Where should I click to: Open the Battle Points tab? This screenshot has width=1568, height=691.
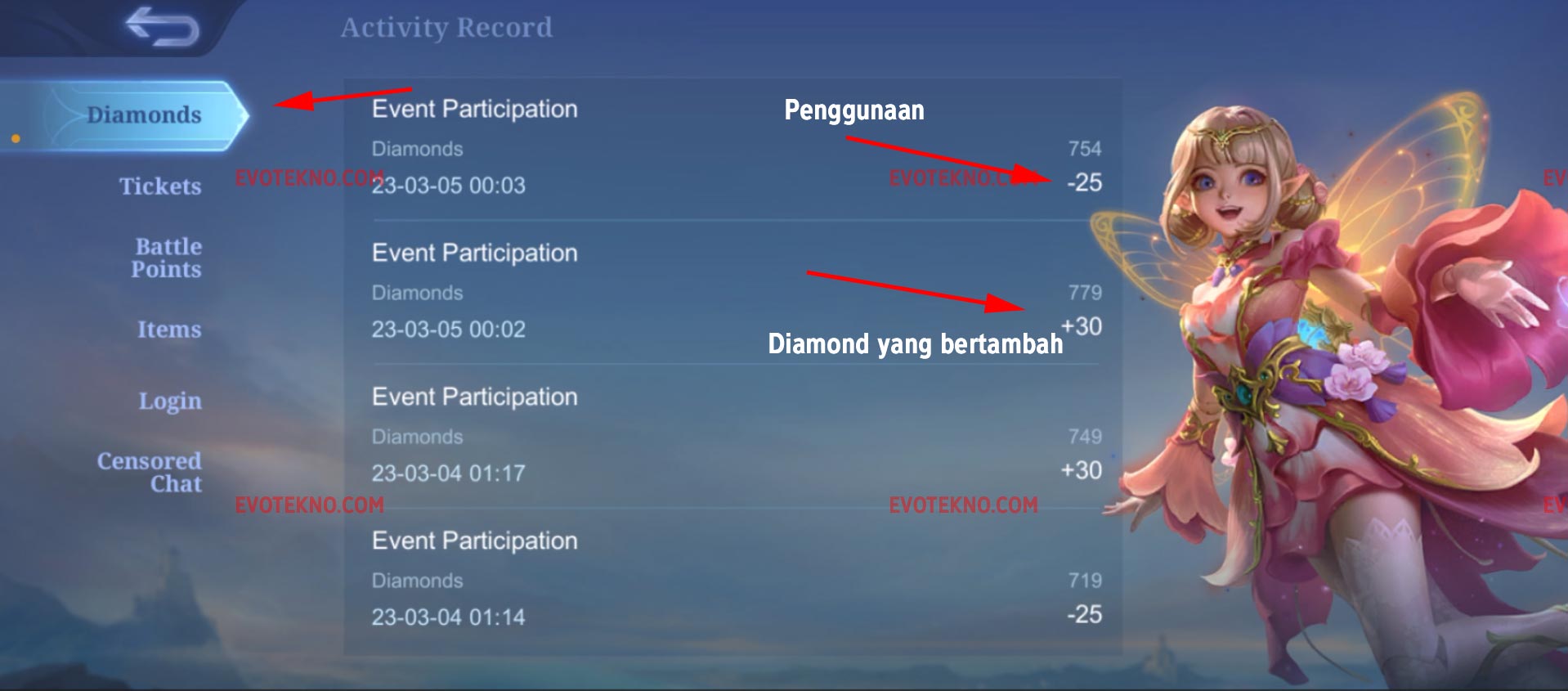click(x=168, y=258)
